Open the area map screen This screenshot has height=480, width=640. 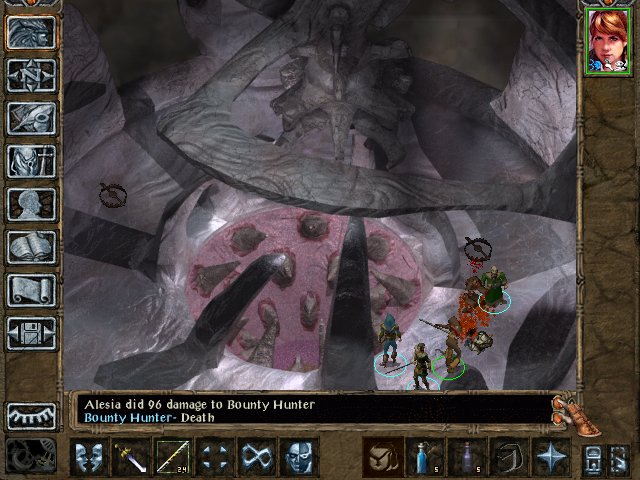[x=31, y=75]
